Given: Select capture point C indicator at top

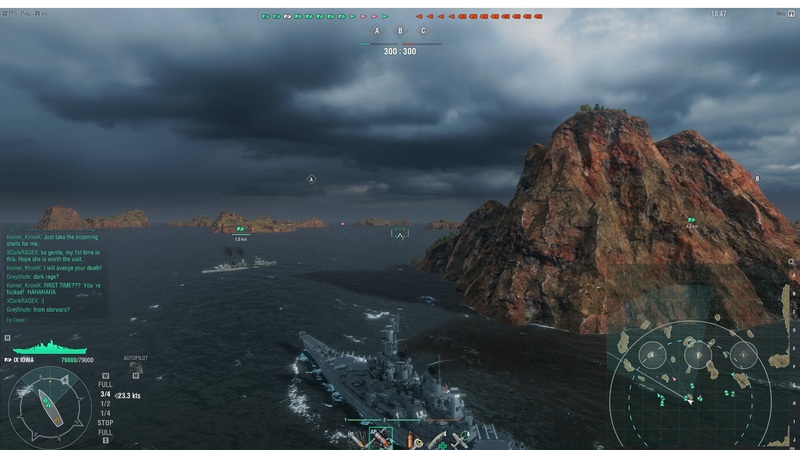Looking at the screenshot, I should pyautogui.click(x=423, y=31).
